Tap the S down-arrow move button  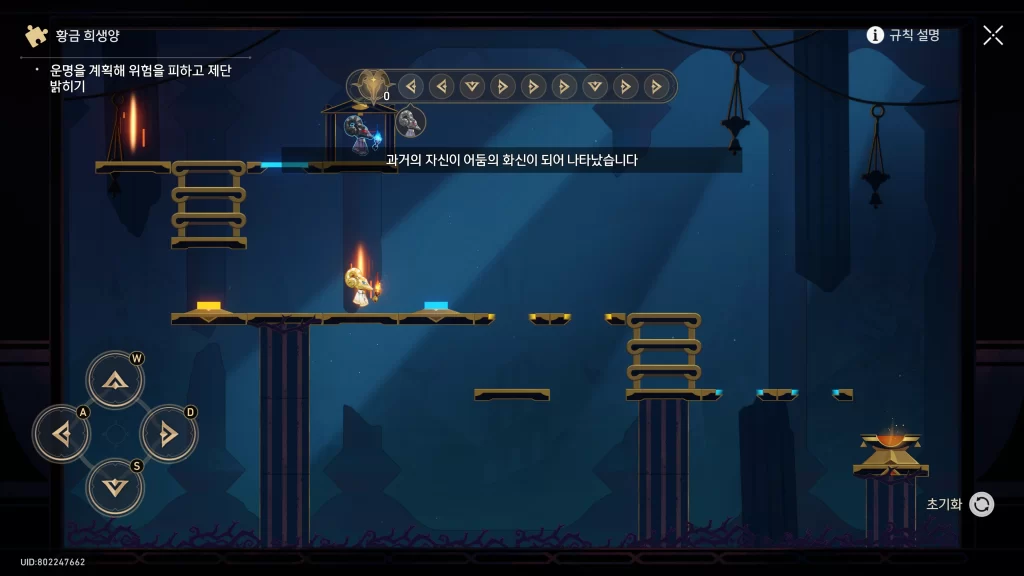coord(115,486)
